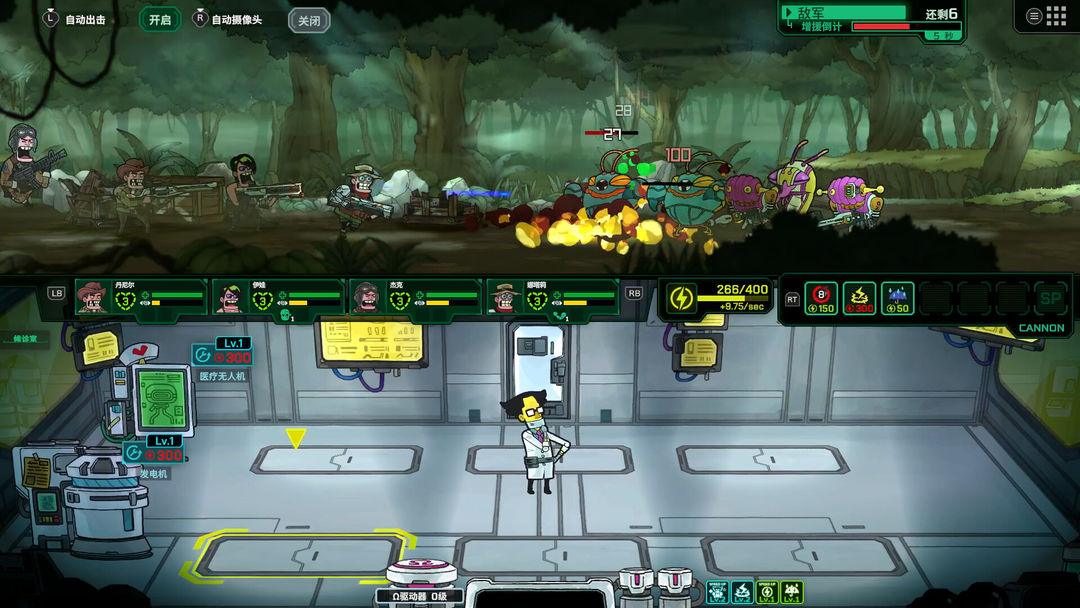Click the 关闭 button for auto camera
Screen dimensions: 1080x608
pos(309,20)
